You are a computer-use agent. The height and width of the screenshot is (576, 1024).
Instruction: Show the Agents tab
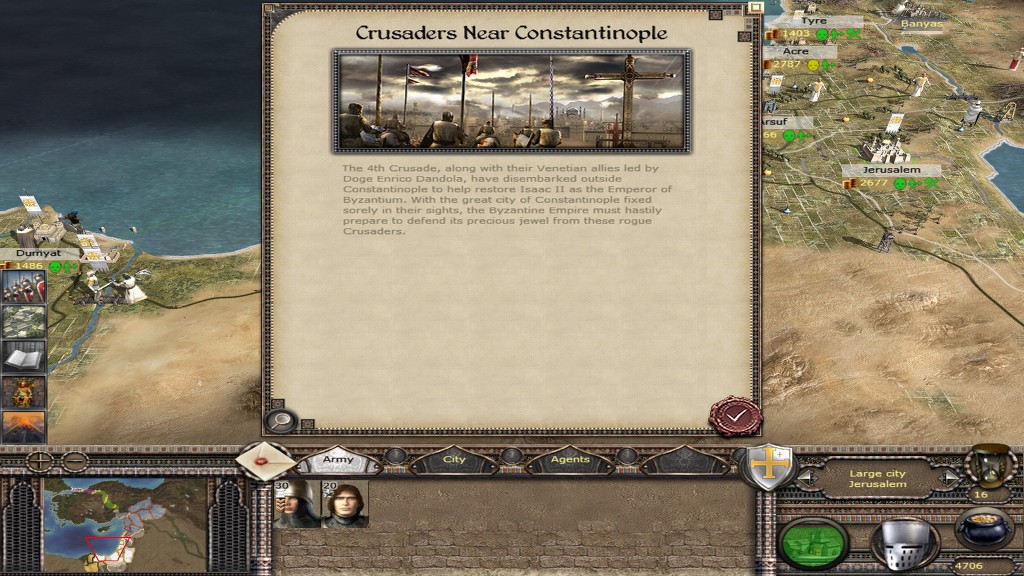tap(570, 460)
